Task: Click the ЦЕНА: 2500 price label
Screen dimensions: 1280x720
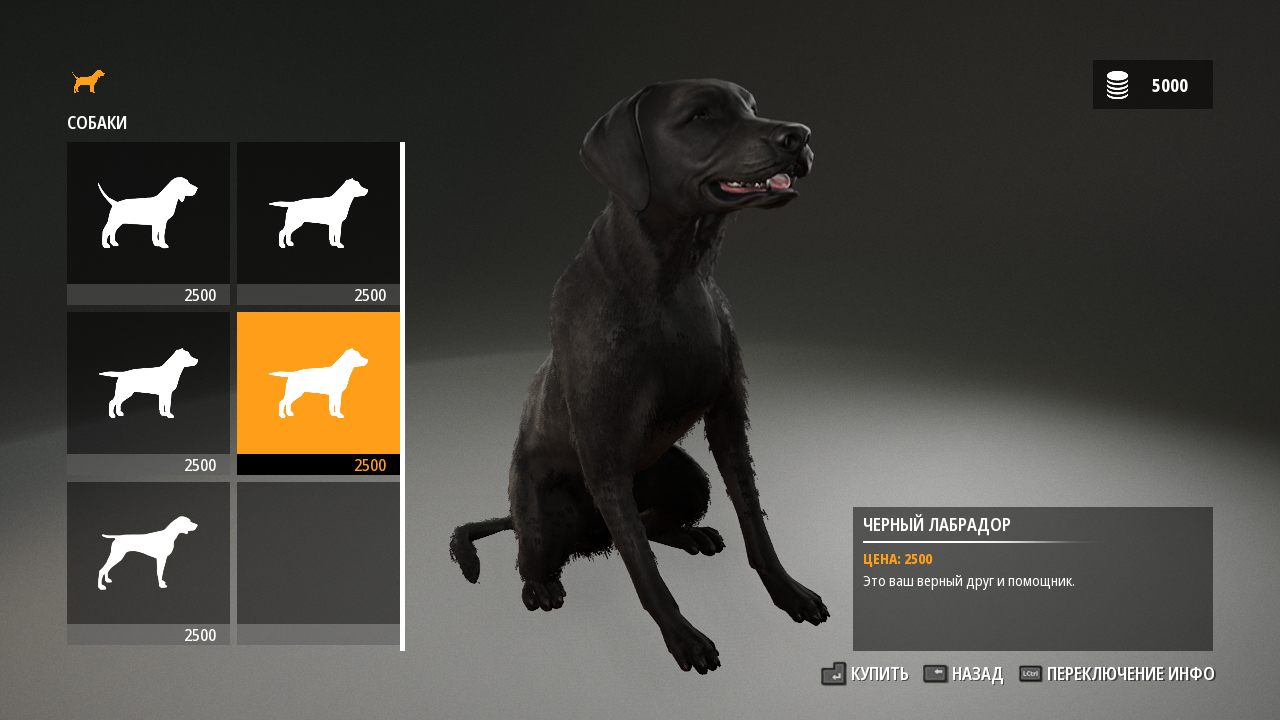Action: coord(897,559)
